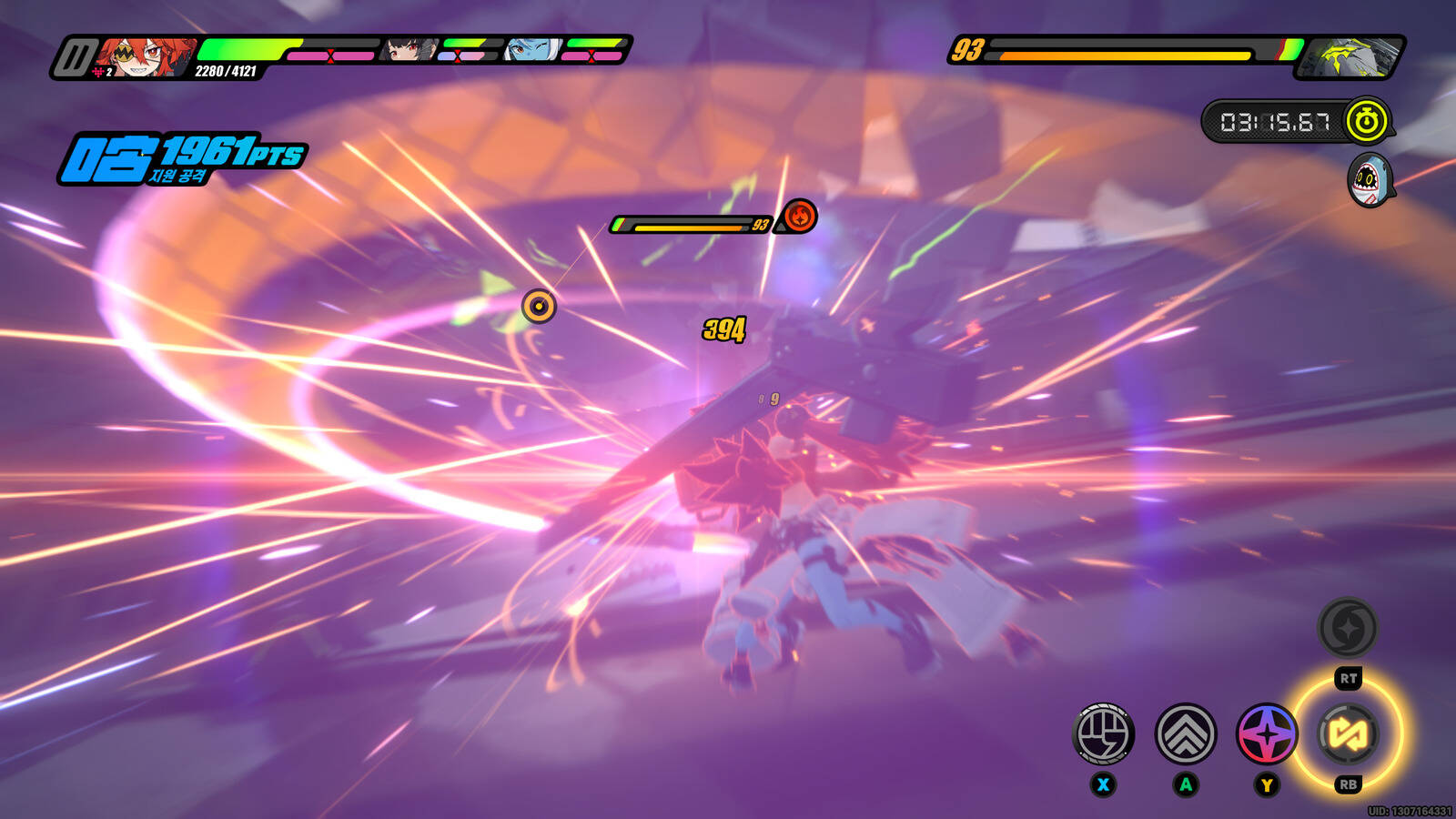Switch to the blue-haired teammate portrait
The image size is (1456, 819).
pos(532,50)
